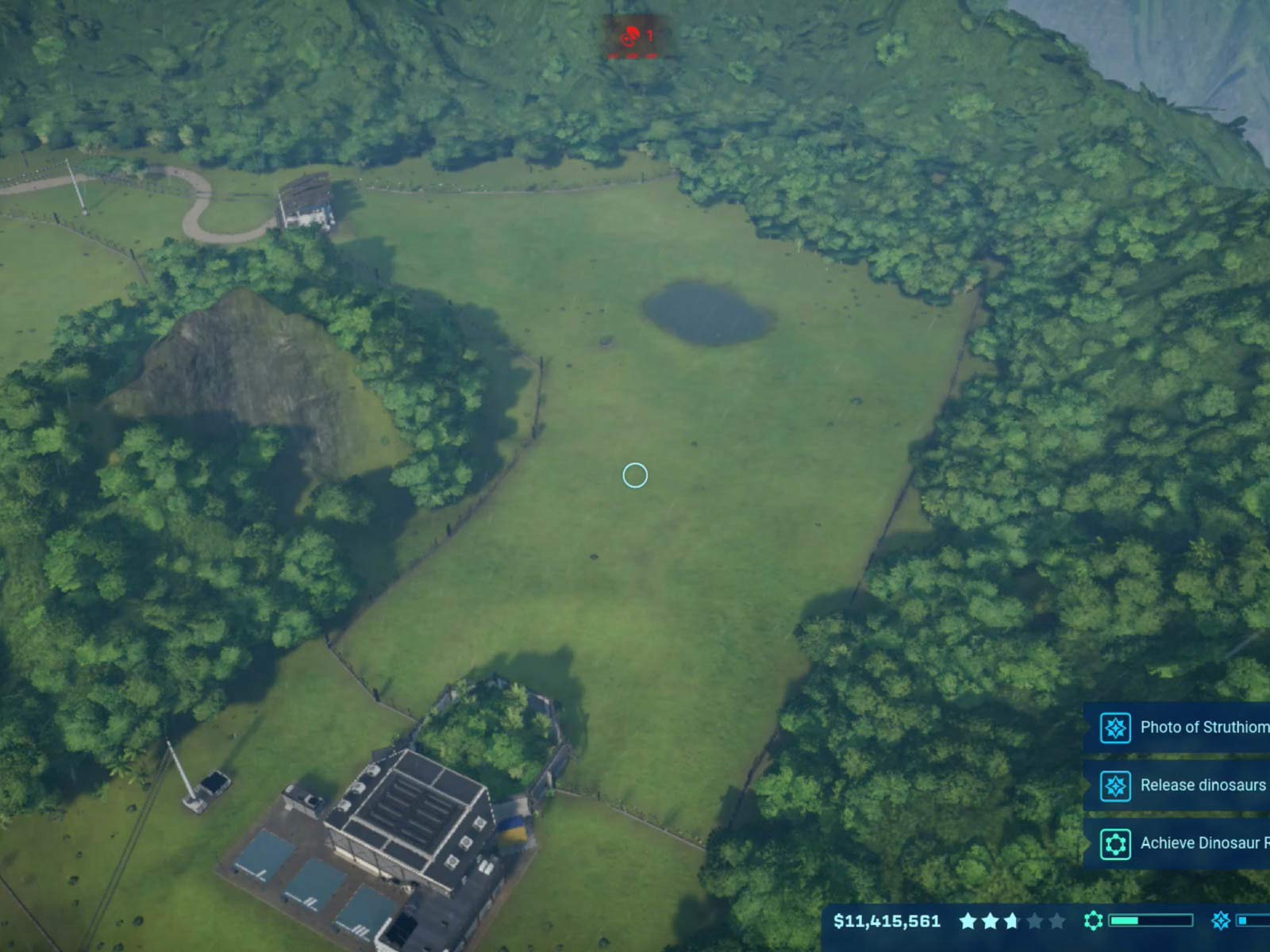Click the half-filled third rating star
Image resolution: width=1270 pixels, height=952 pixels.
(1012, 922)
